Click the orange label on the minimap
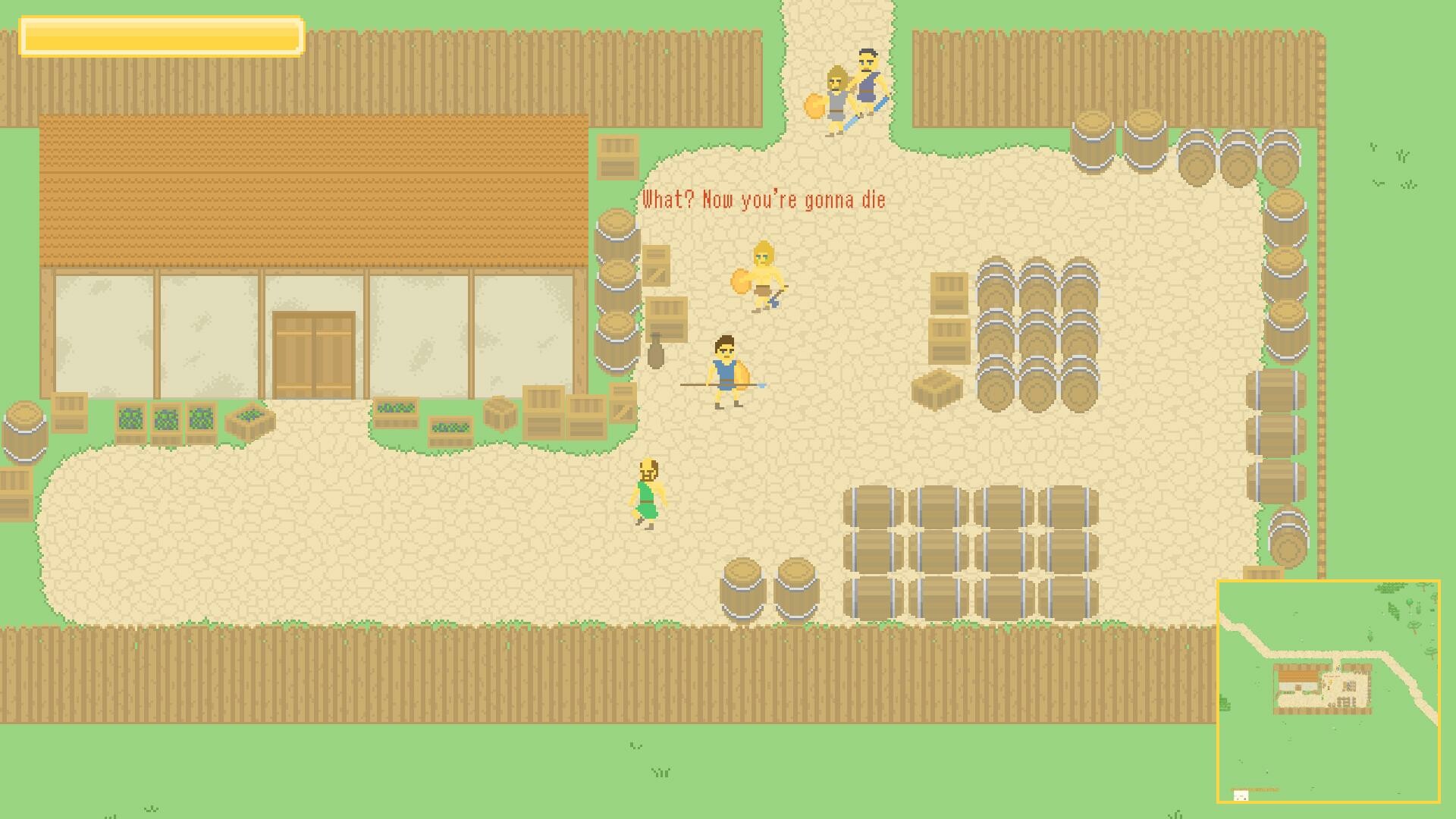 coord(1256,789)
